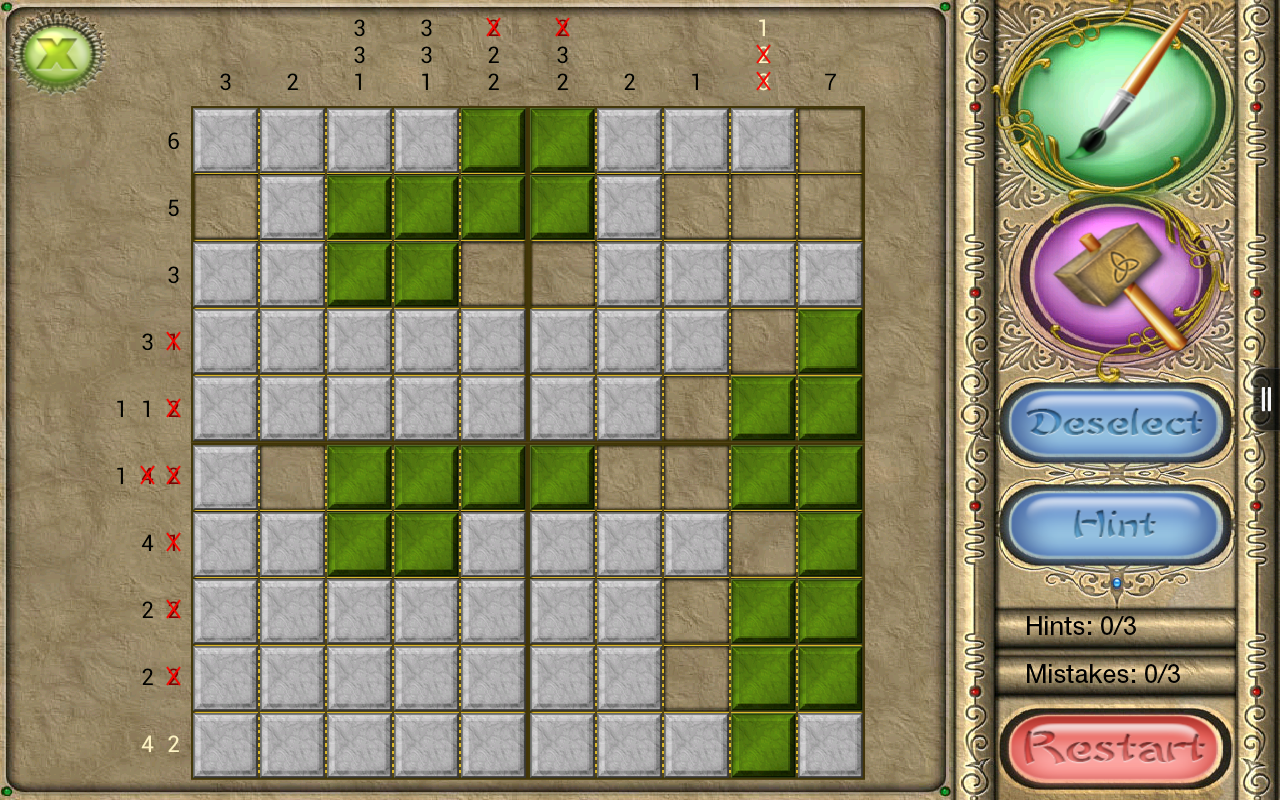Image resolution: width=1280 pixels, height=800 pixels.
Task: Click the red X mark above a column clue
Action: pos(492,28)
